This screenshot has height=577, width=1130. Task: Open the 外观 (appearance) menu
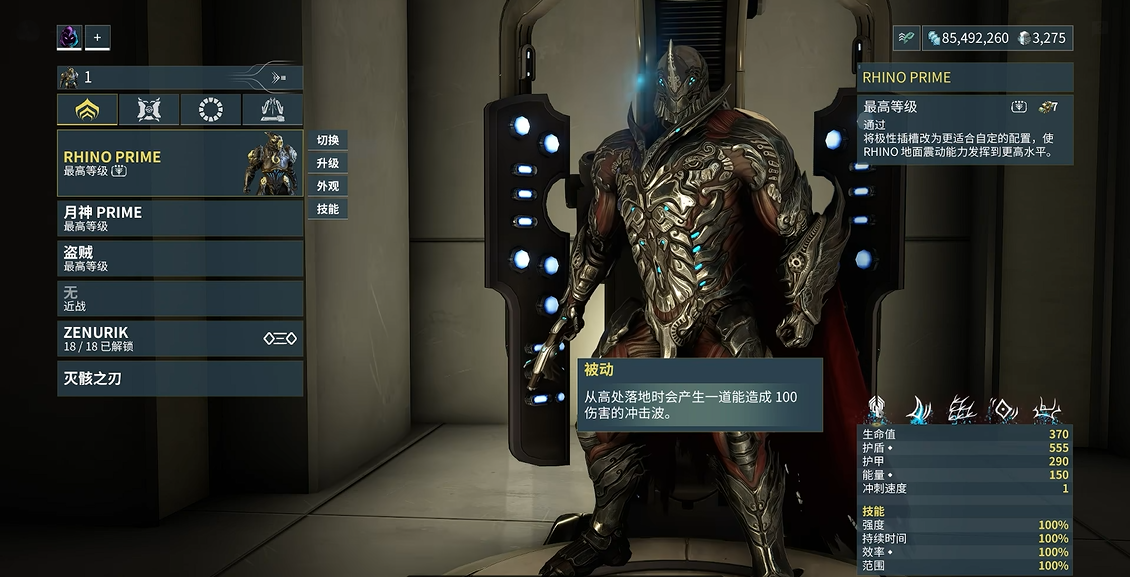[327, 186]
